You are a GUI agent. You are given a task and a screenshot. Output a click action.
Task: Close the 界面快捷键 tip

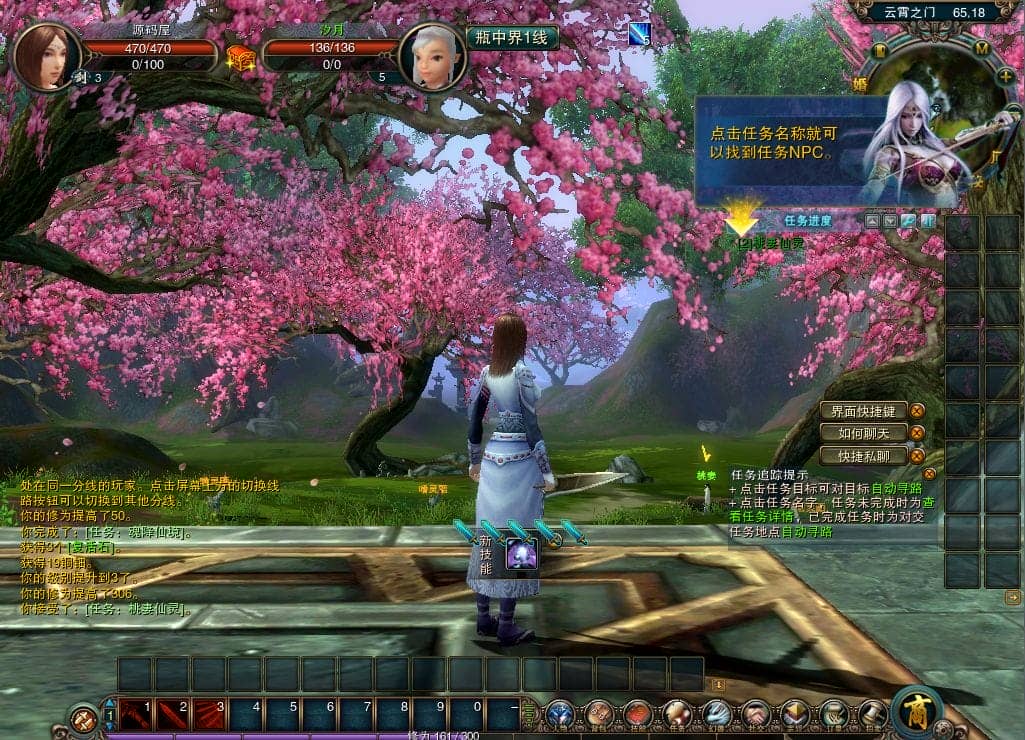pos(917,410)
